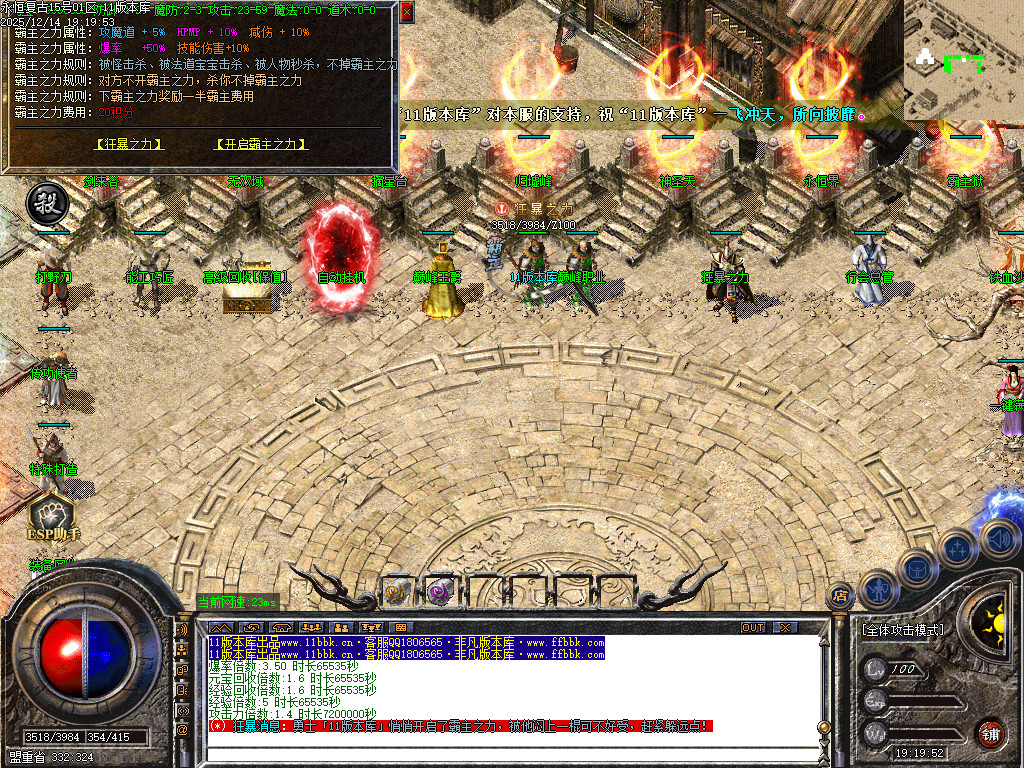Viewport: 1024px width, 768px height.
Task: Select the 【狂暴之力】 option
Action: click(x=129, y=144)
